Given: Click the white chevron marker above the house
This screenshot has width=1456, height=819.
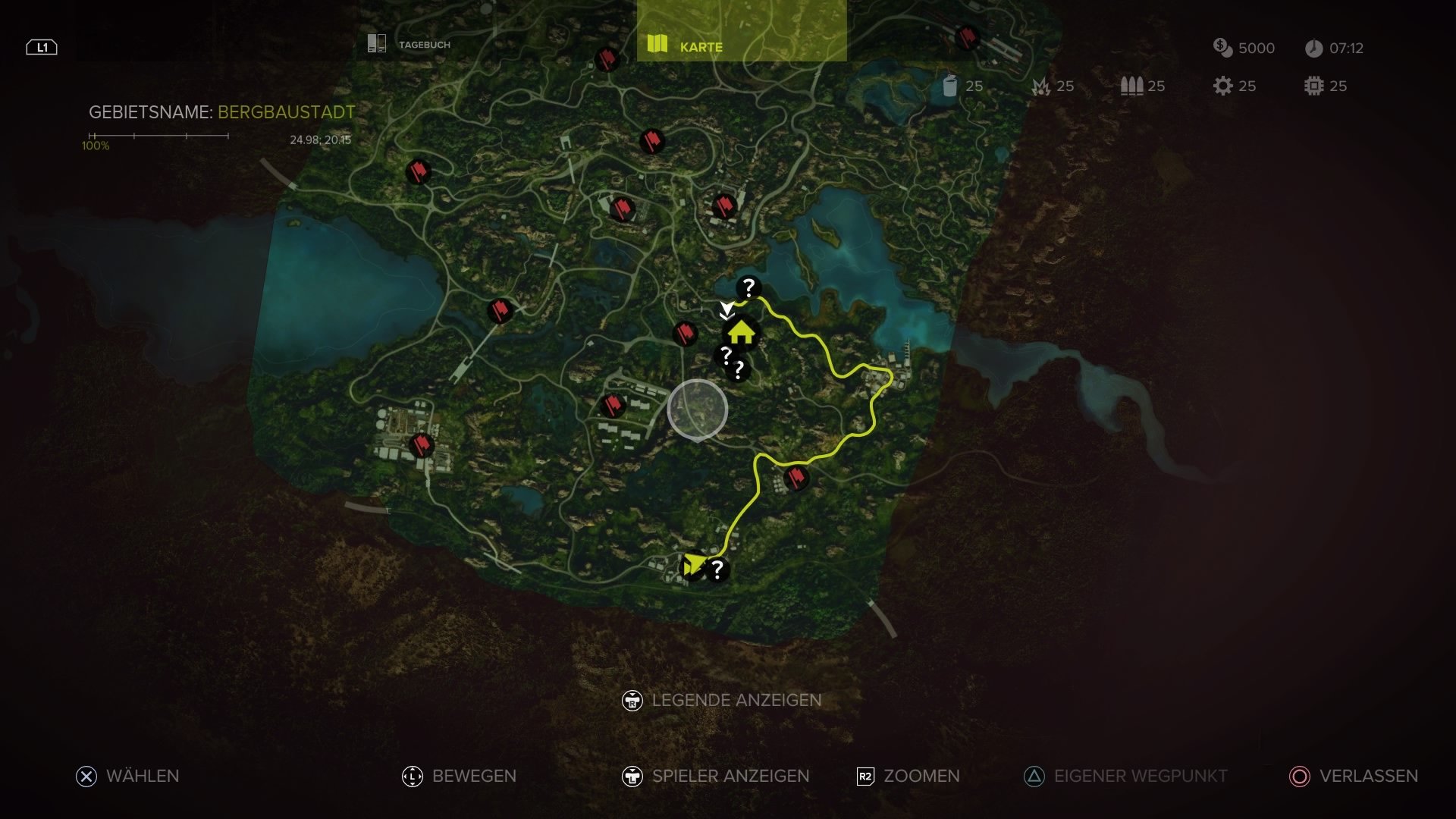Looking at the screenshot, I should (x=726, y=309).
